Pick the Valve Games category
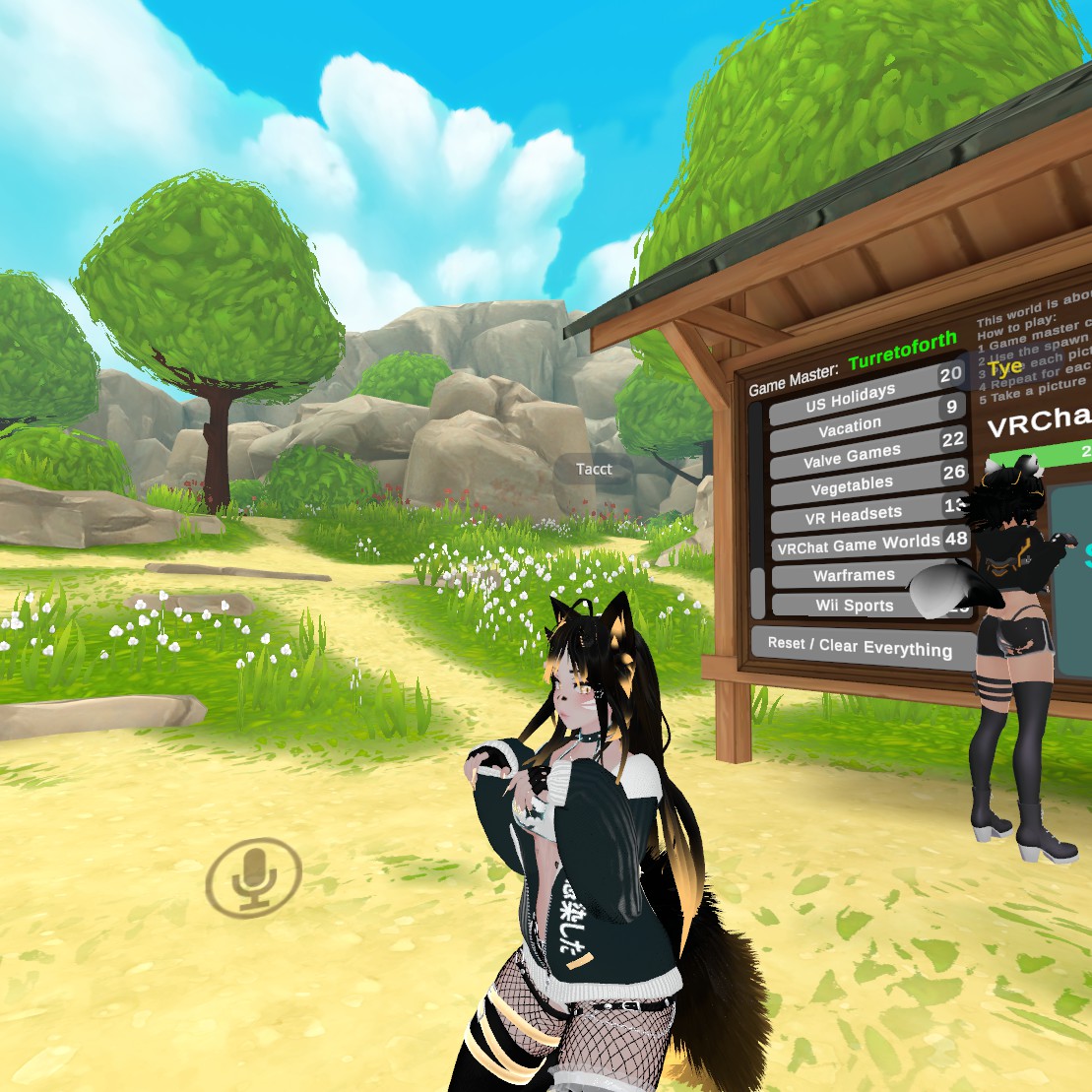 click(x=852, y=456)
